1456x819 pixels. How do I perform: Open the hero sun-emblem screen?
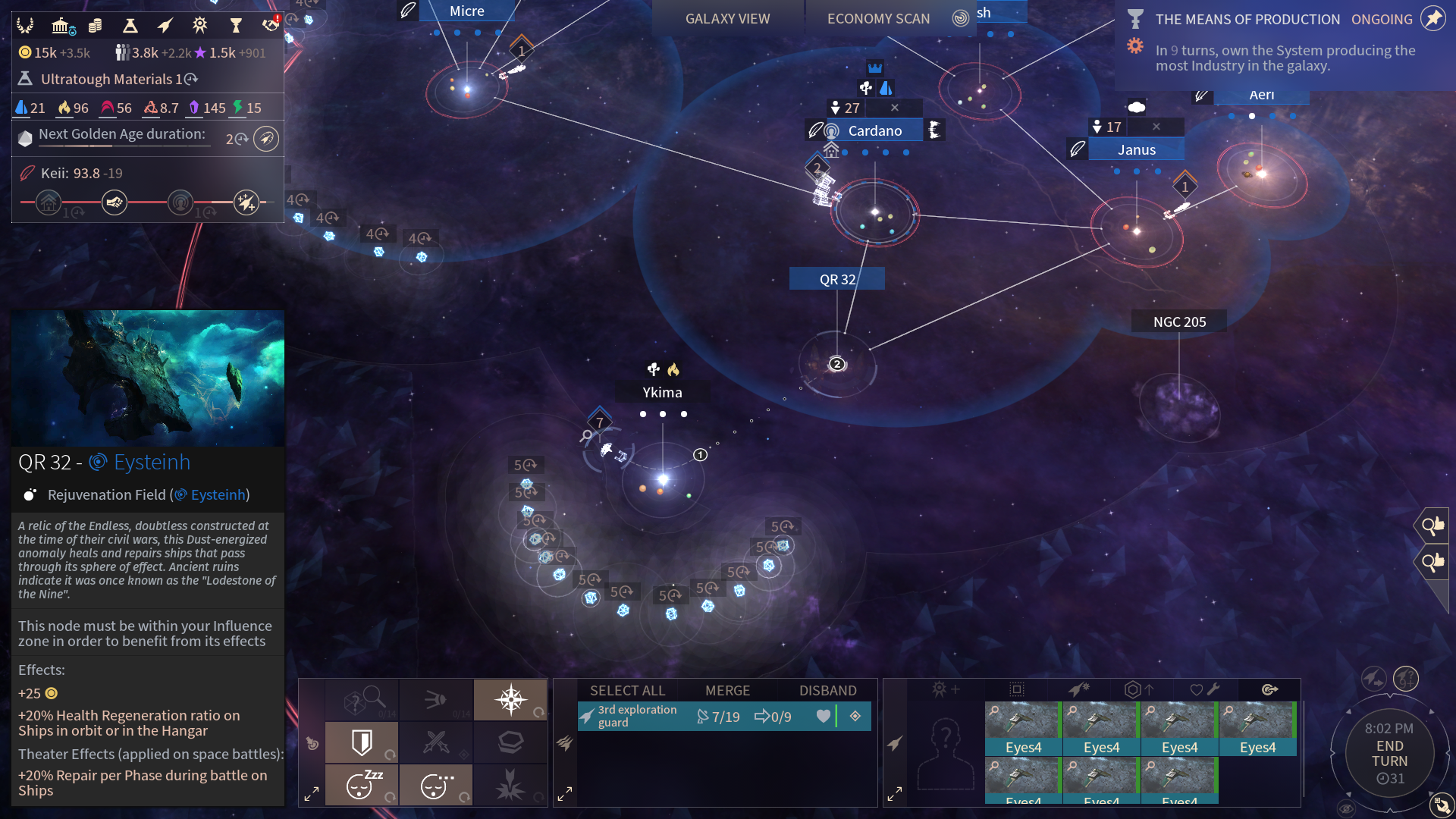[200, 26]
